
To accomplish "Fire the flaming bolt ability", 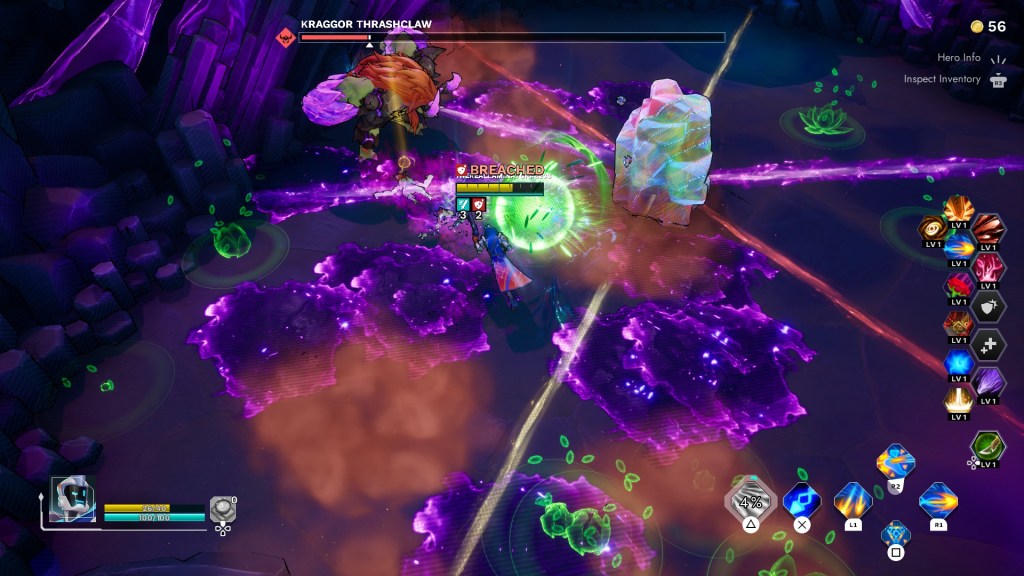I will coord(937,500).
